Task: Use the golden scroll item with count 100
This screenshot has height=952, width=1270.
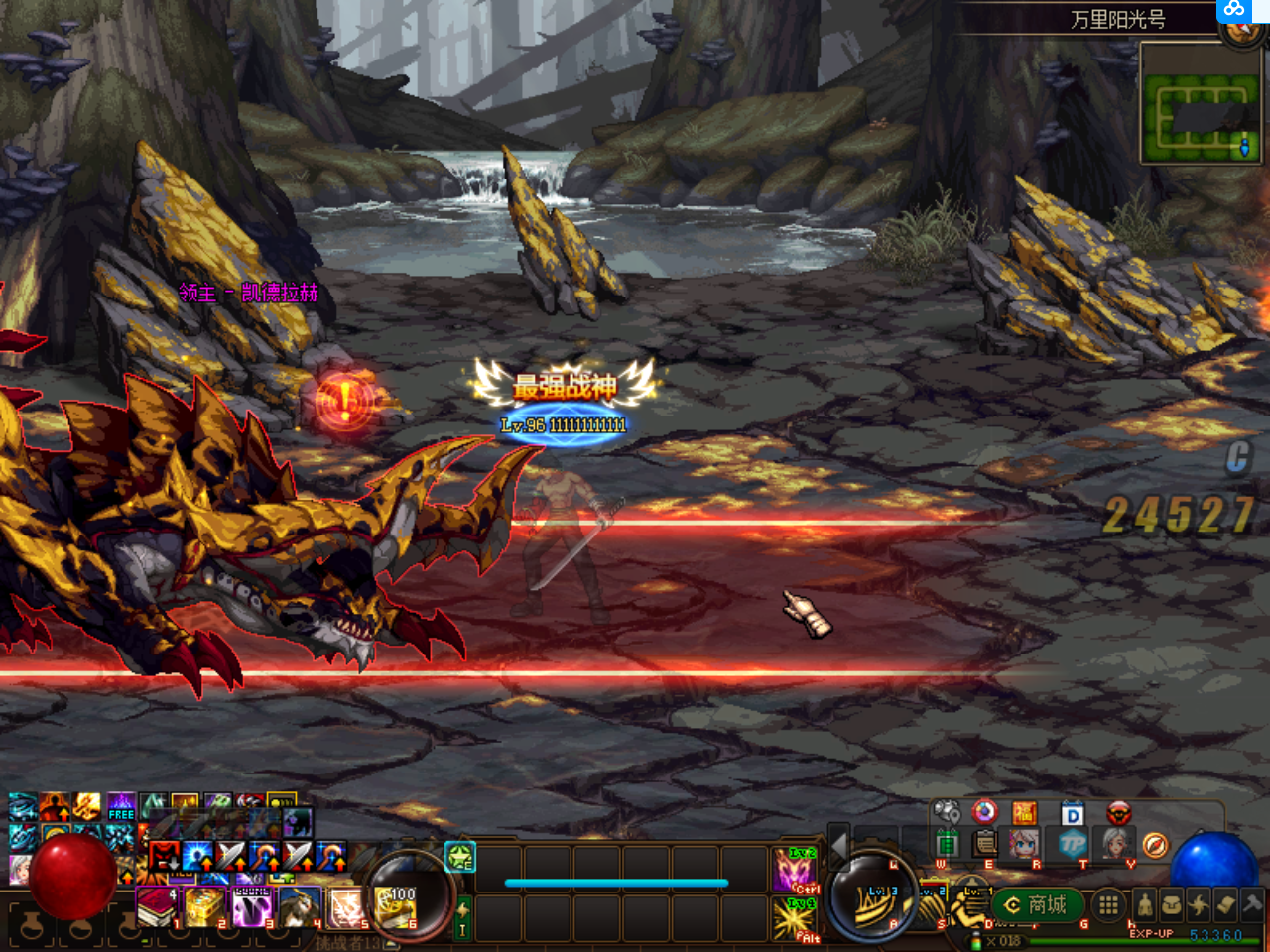Action: tap(396, 906)
